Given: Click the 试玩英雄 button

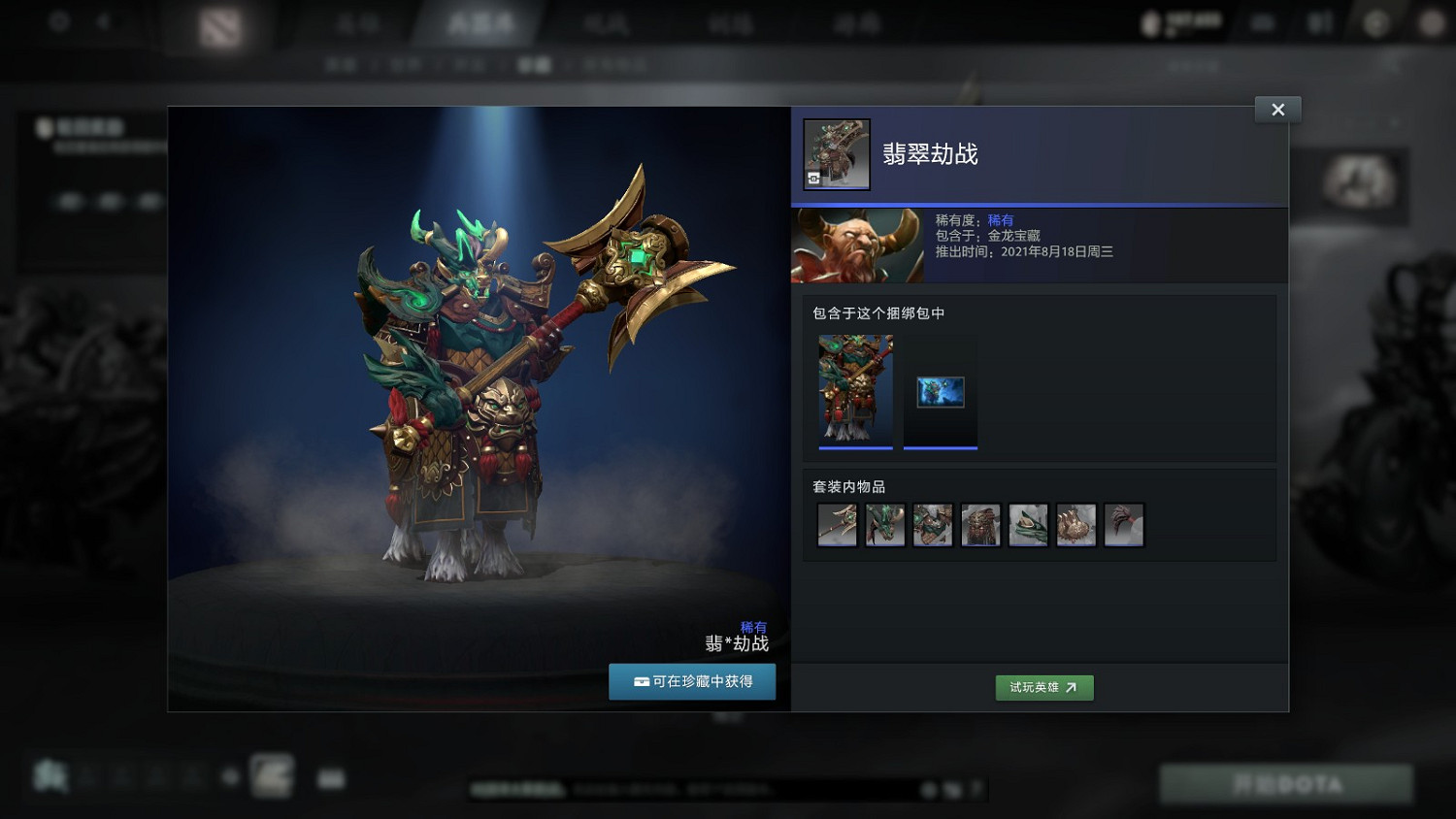Looking at the screenshot, I should (1044, 687).
